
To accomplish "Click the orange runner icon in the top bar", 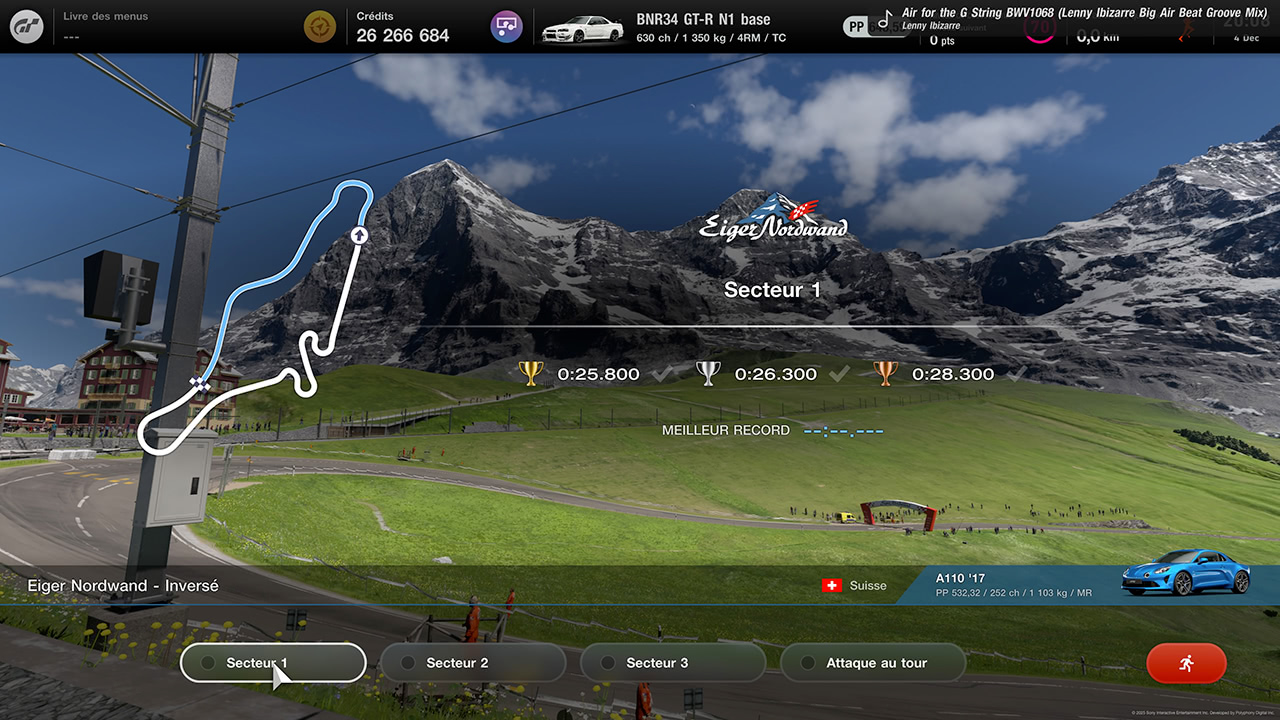I will (x=1186, y=30).
